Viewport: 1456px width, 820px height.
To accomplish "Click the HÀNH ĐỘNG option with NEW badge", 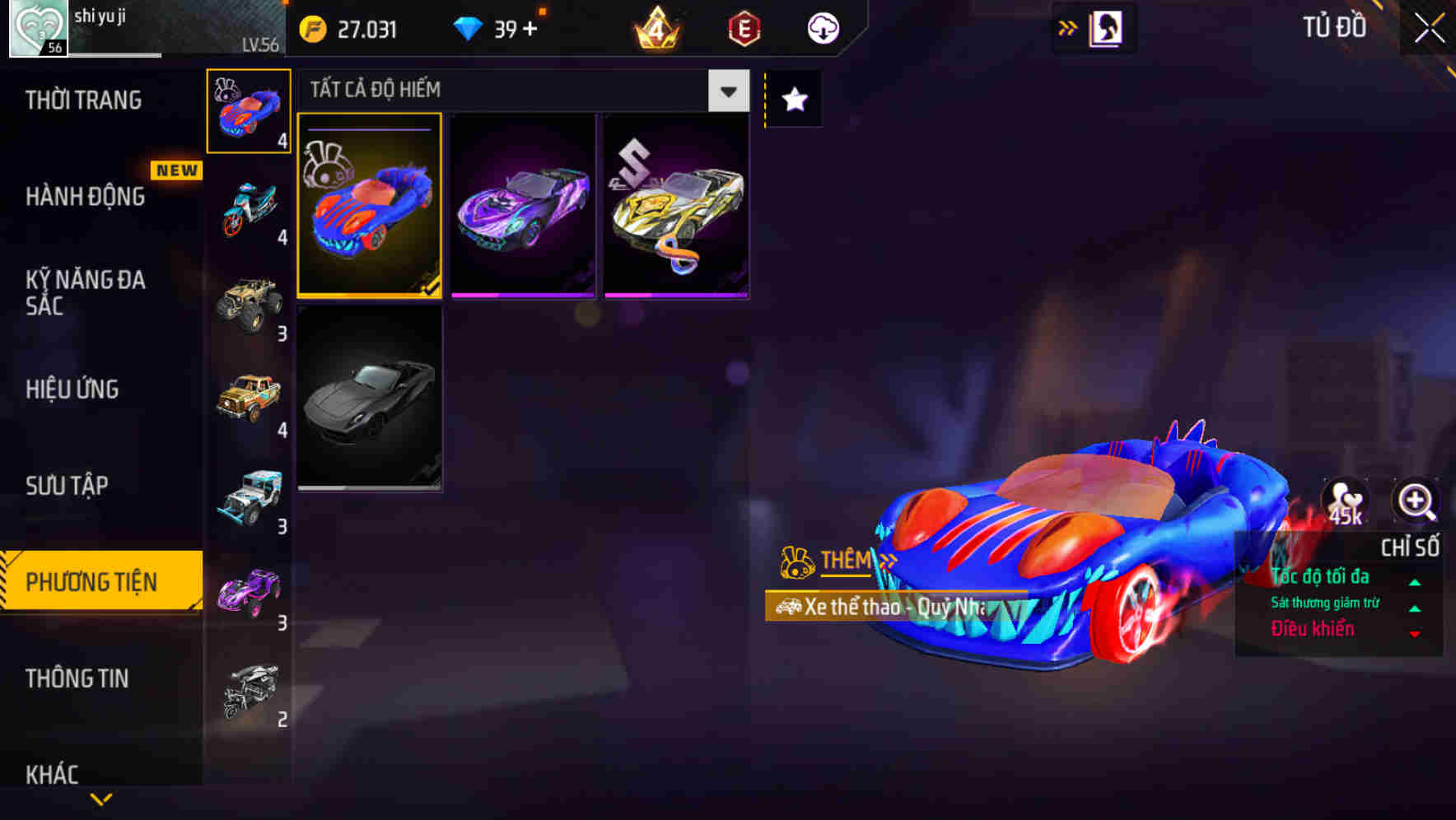I will click(x=86, y=196).
